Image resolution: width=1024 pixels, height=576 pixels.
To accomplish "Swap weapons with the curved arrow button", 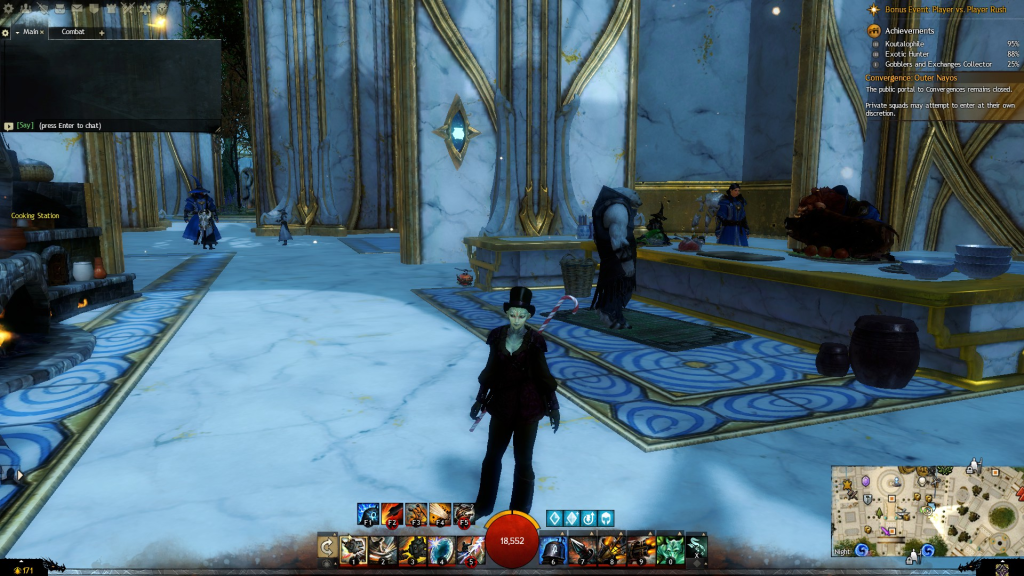I will [x=327, y=547].
